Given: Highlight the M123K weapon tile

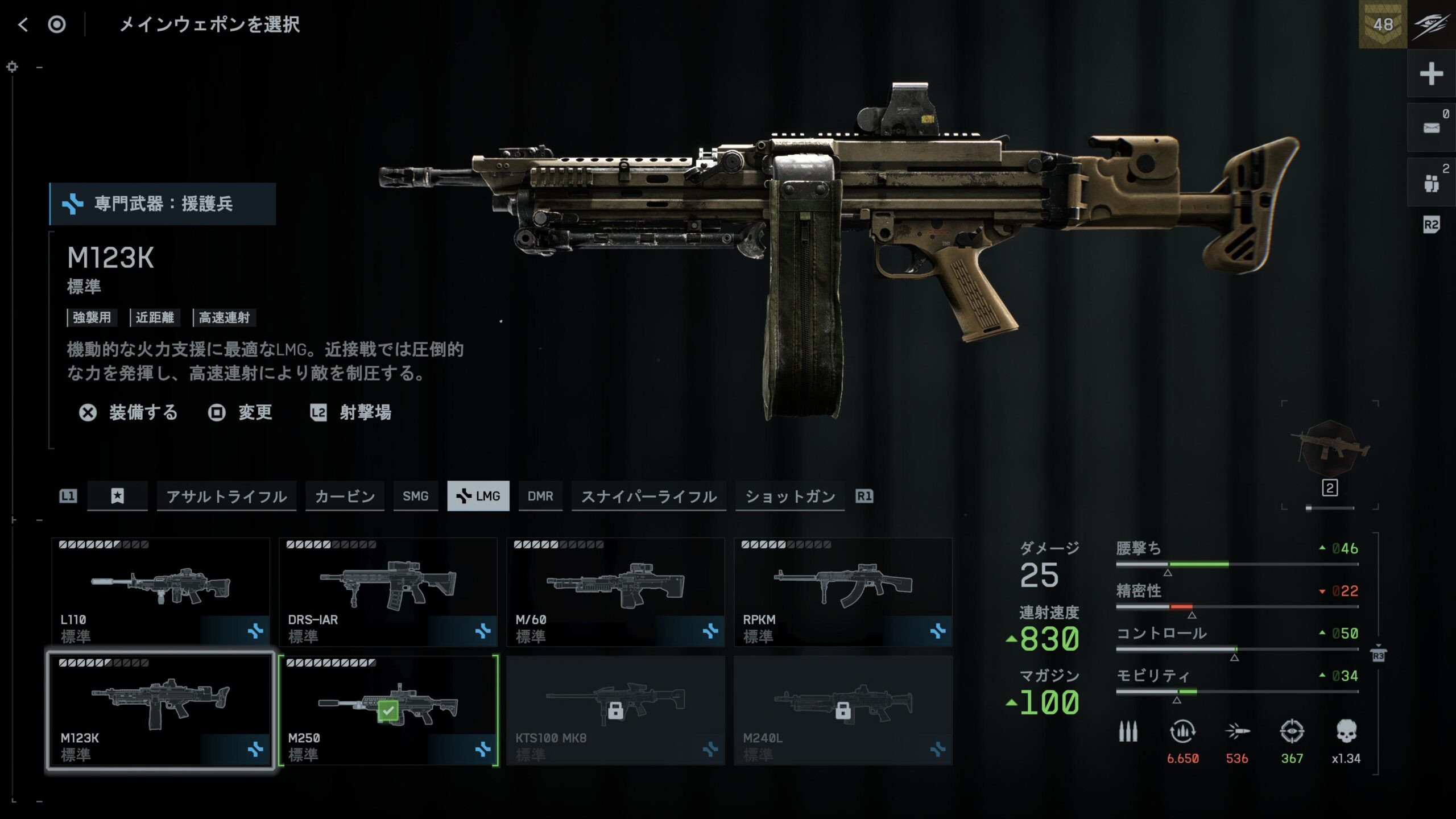Looking at the screenshot, I should pos(160,711).
